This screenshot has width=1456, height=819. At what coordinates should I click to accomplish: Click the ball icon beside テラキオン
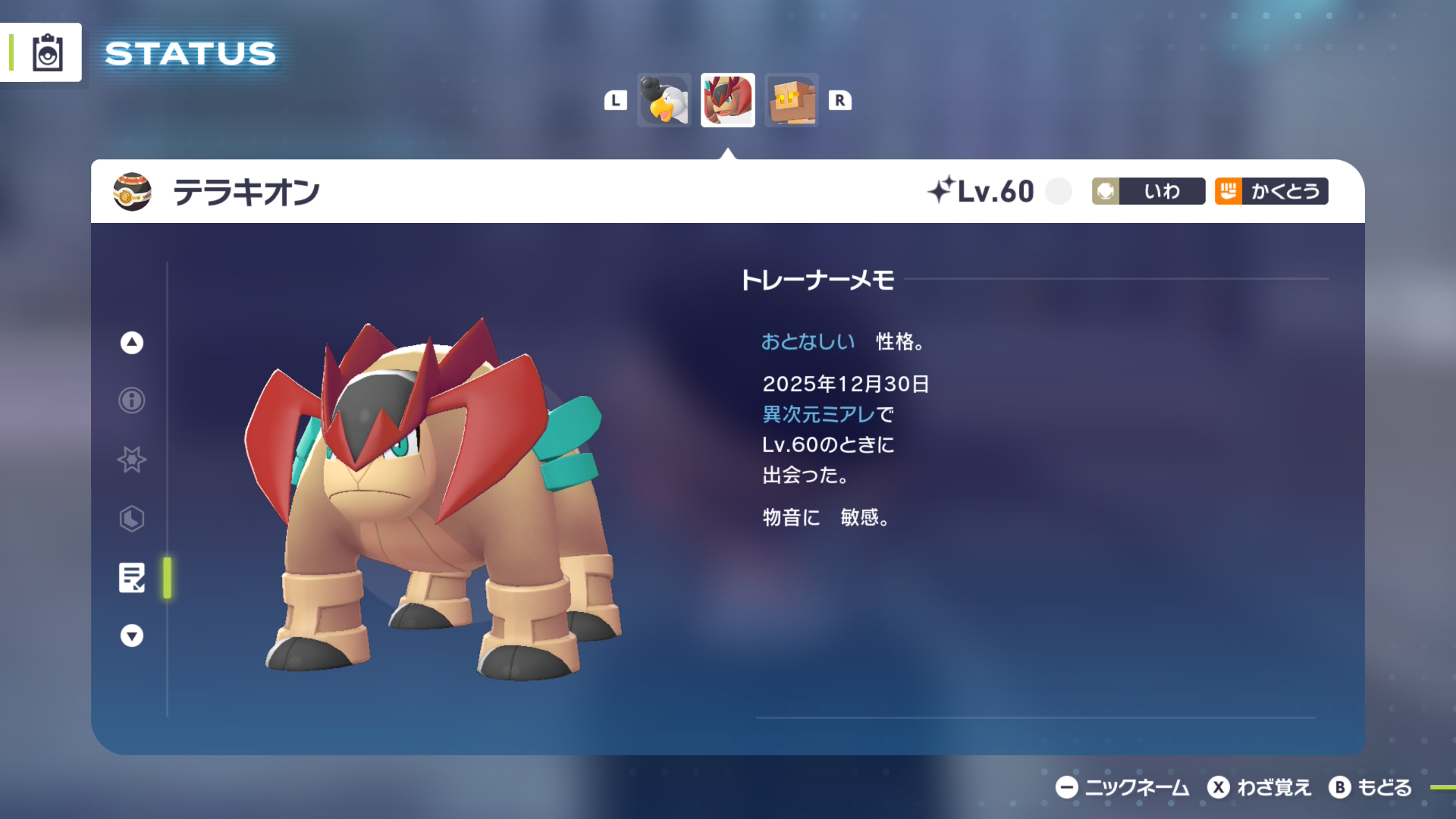[x=132, y=192]
